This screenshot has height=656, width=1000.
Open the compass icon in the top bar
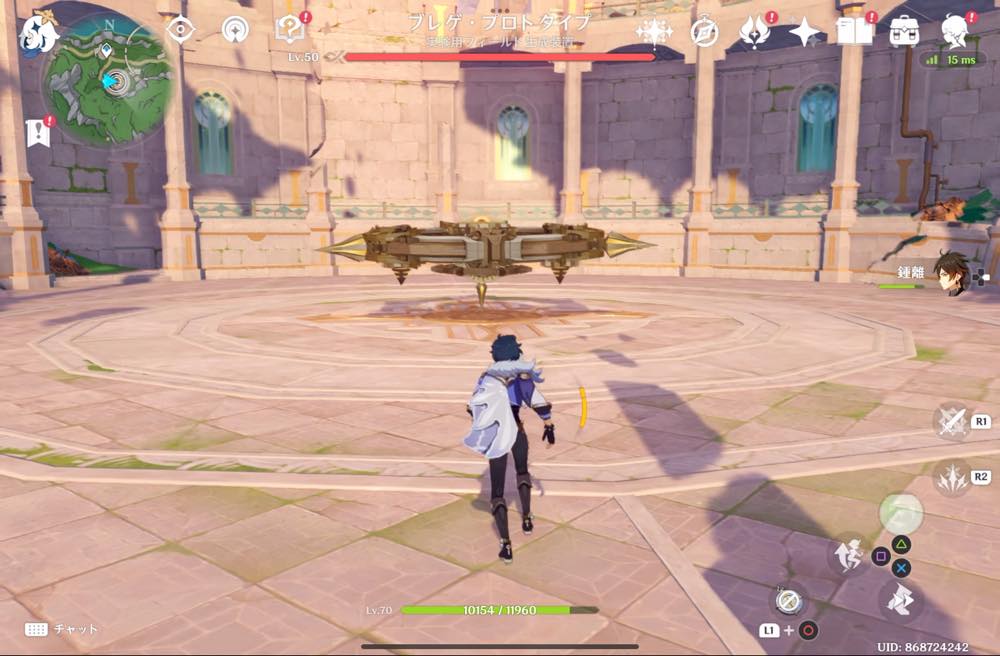[x=705, y=32]
